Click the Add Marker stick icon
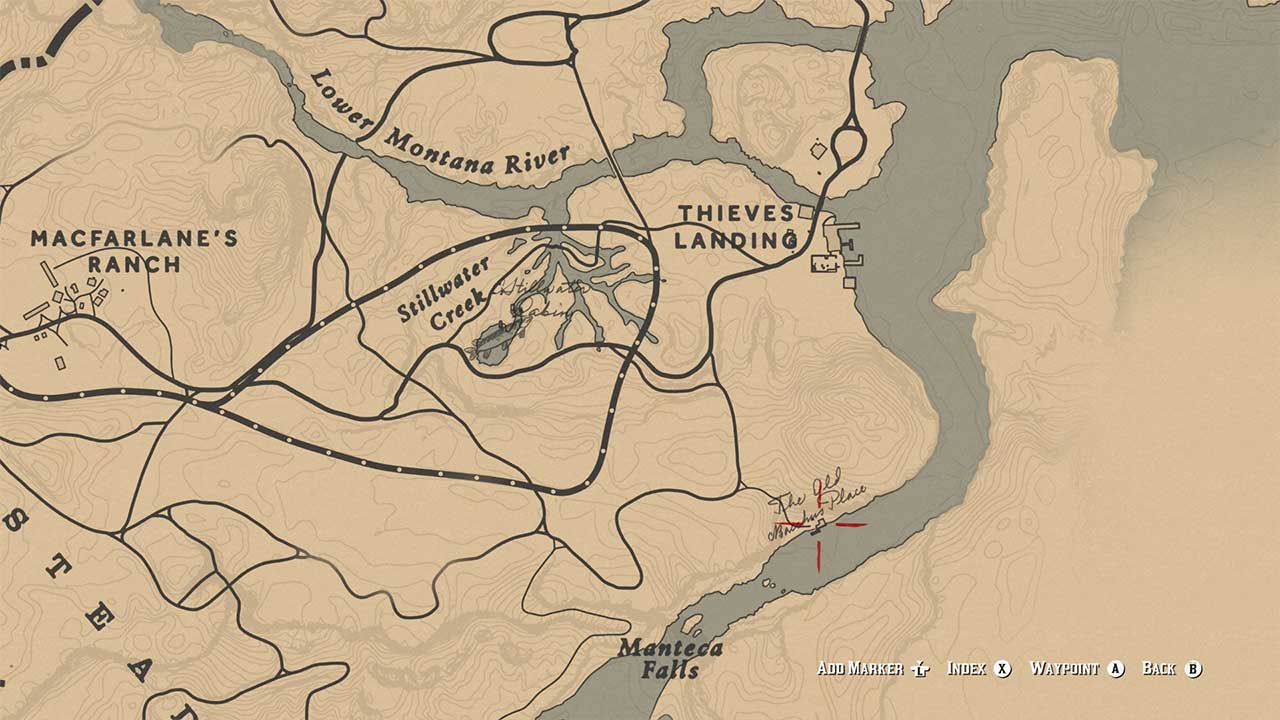1280x720 pixels. click(x=919, y=668)
